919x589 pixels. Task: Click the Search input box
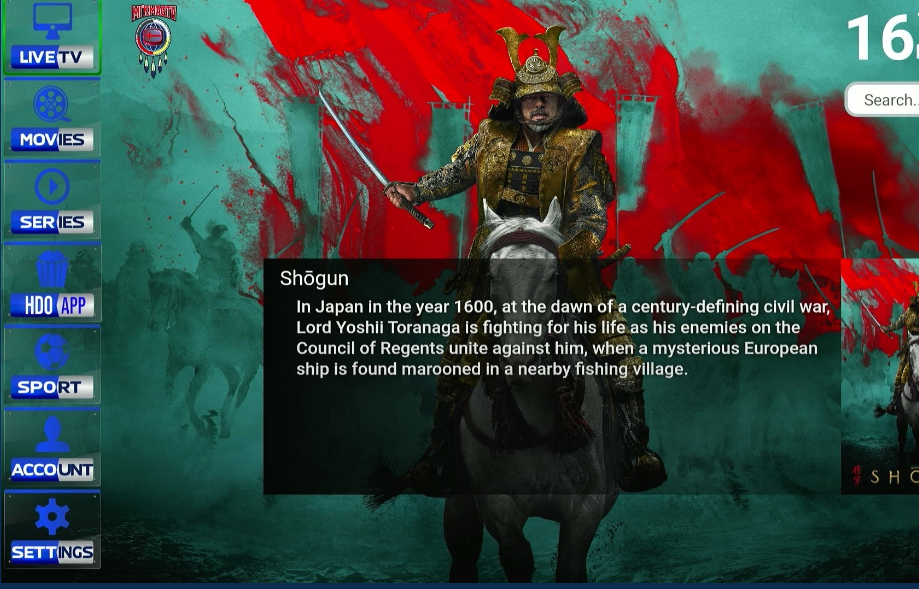885,100
